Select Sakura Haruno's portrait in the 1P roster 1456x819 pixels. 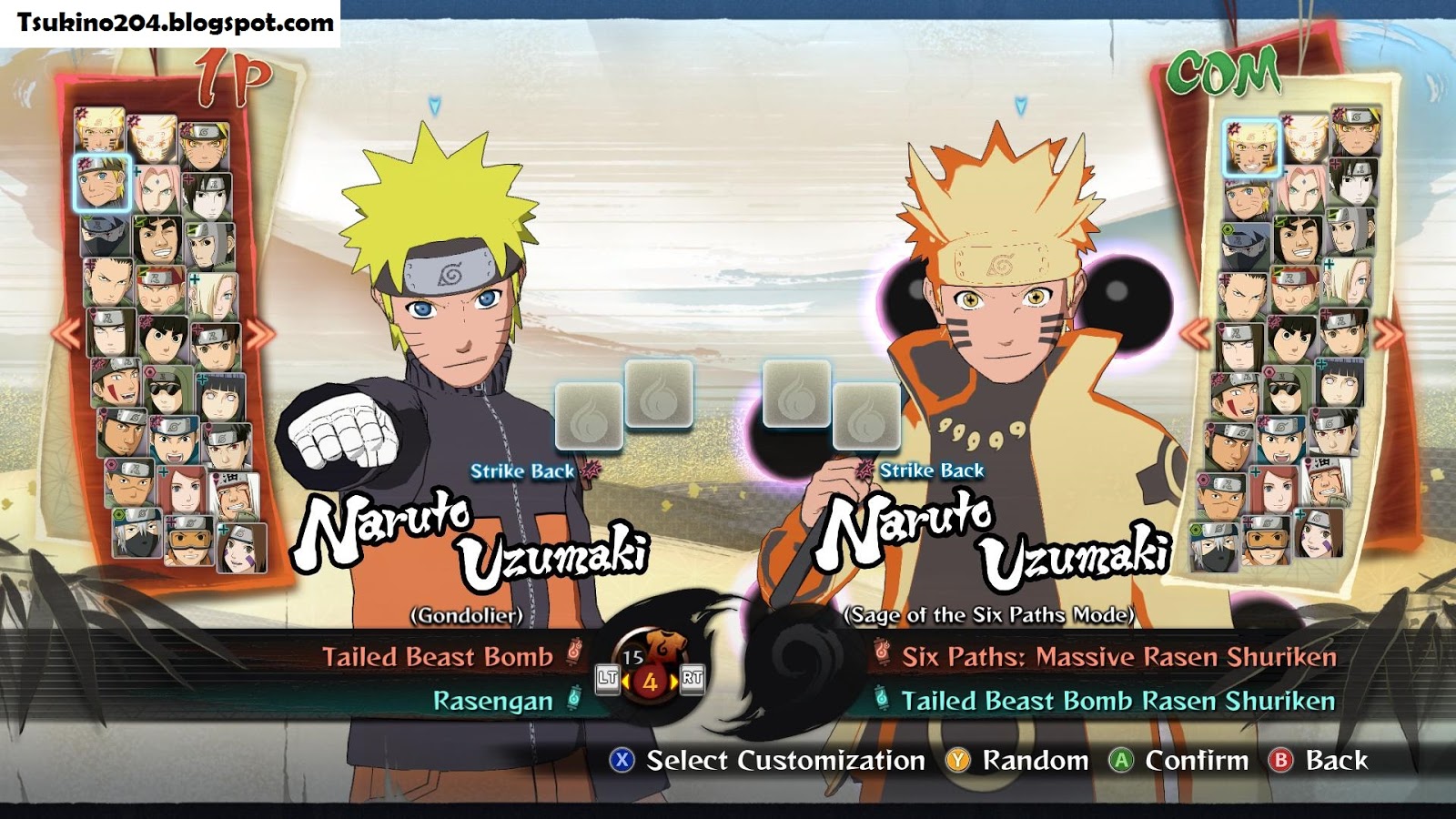(x=158, y=187)
